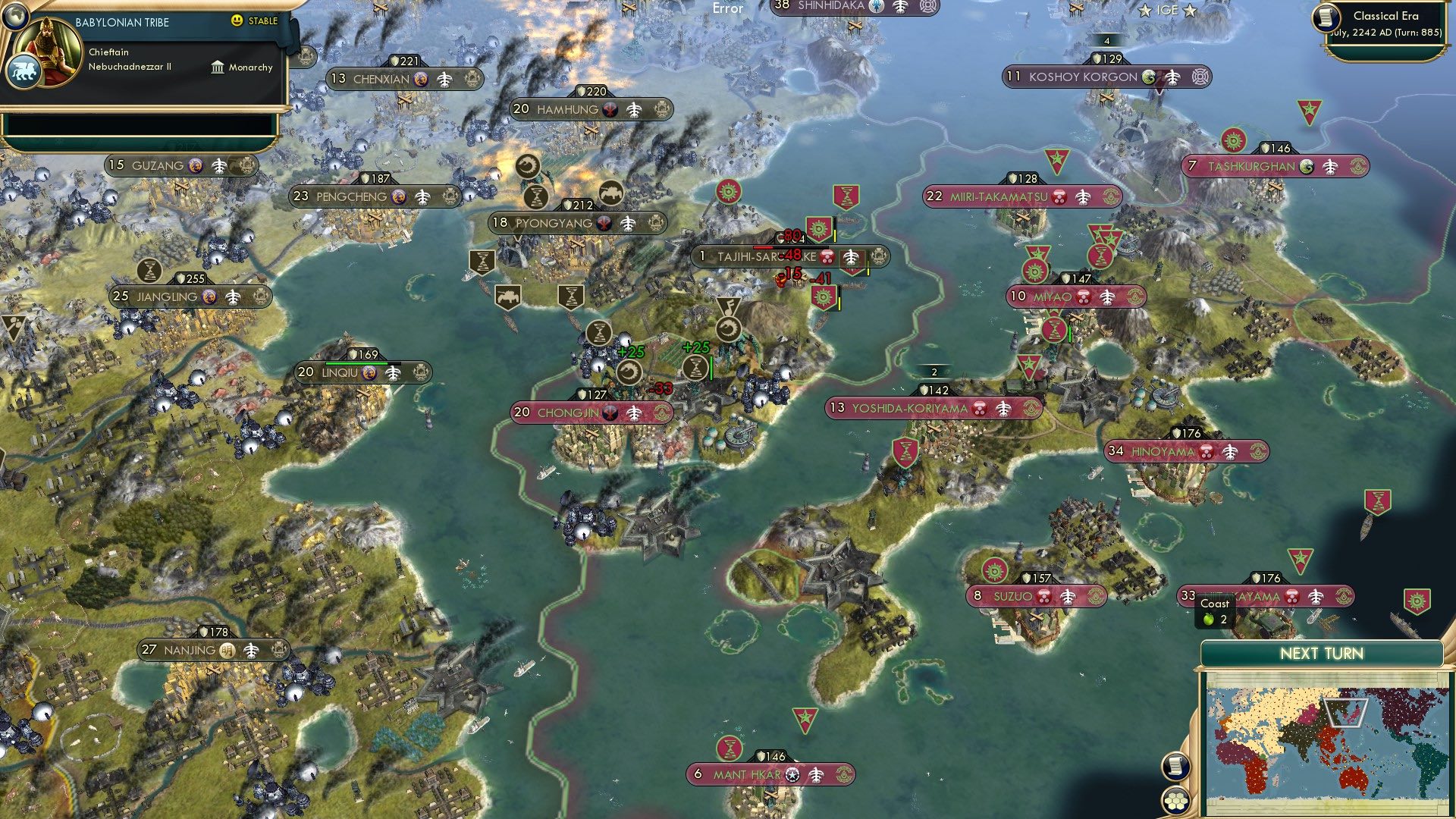Click the winged lion Babylon emblem
The image size is (1456, 819).
25,71
